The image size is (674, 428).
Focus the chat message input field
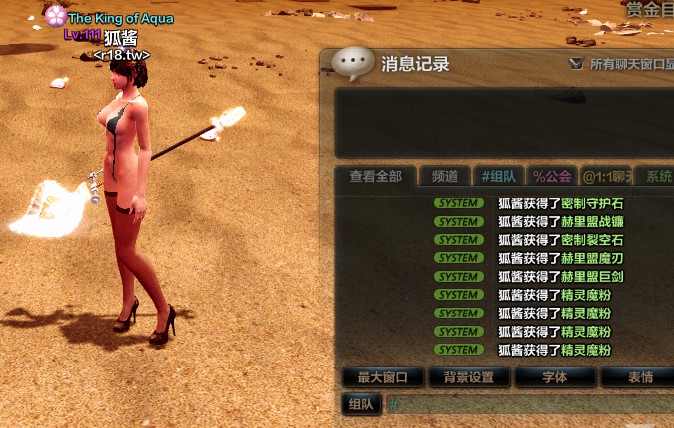[x=530, y=405]
